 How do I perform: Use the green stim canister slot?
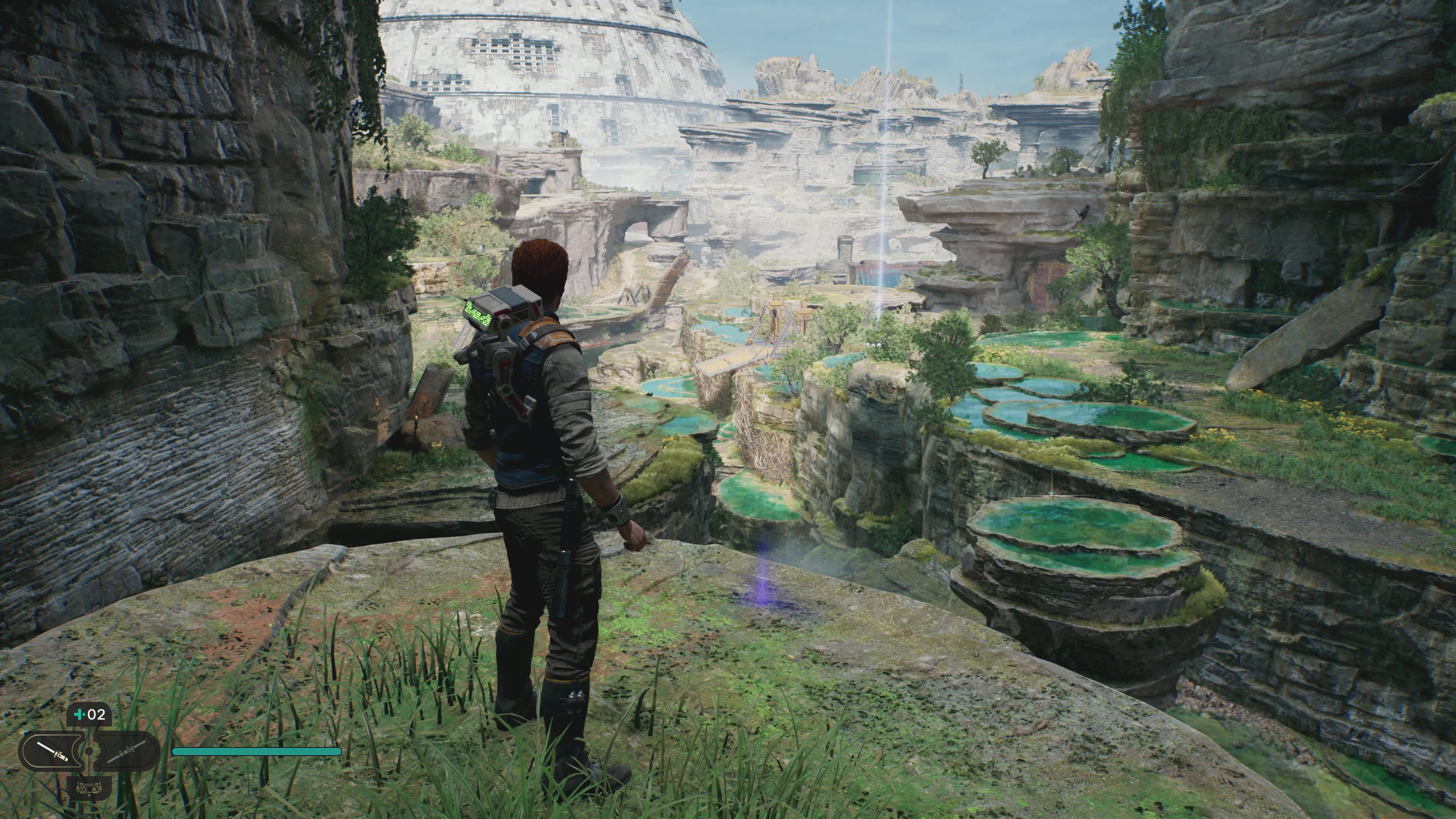[89, 714]
